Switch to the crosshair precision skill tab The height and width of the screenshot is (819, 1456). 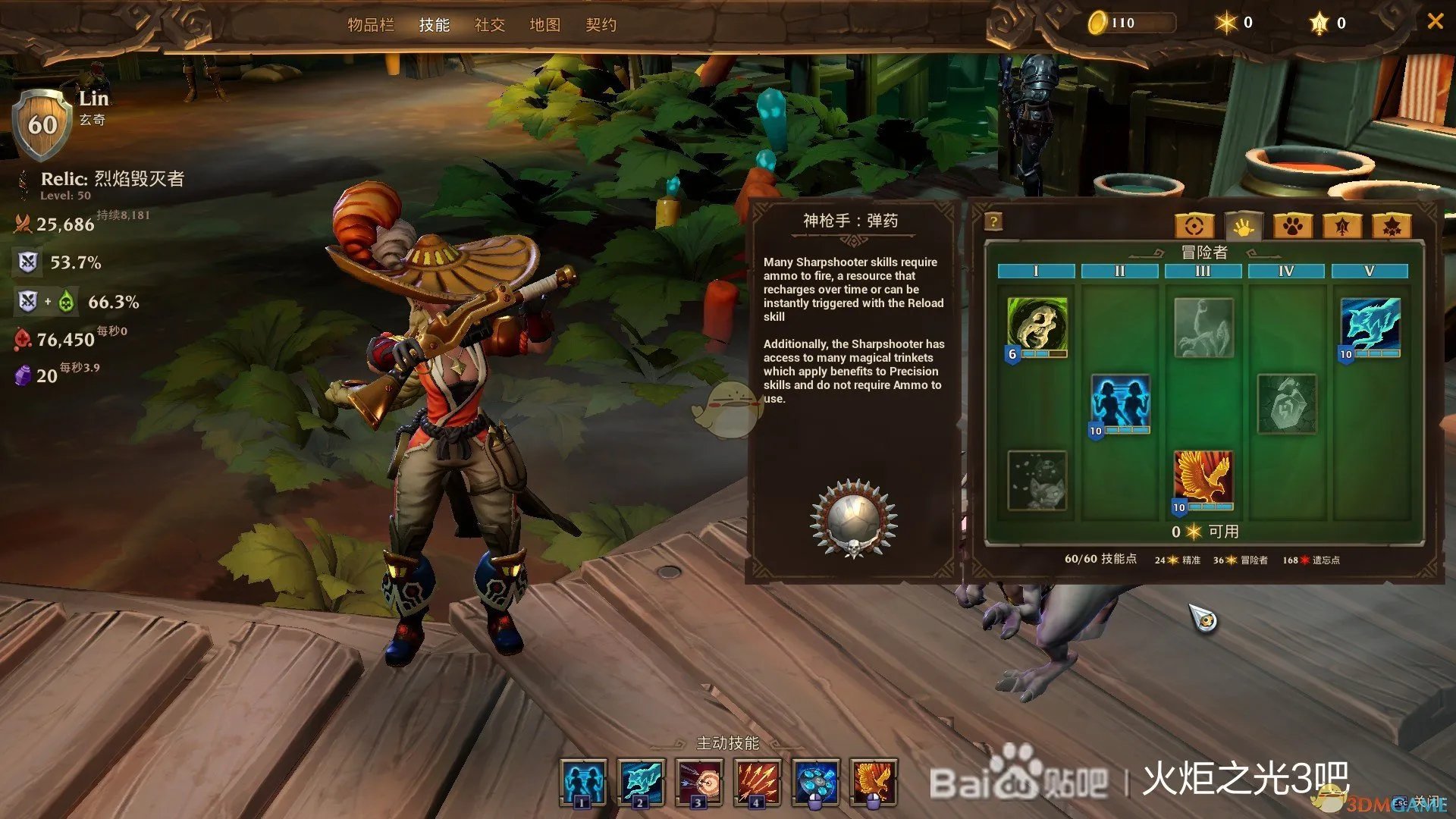pyautogui.click(x=1194, y=226)
